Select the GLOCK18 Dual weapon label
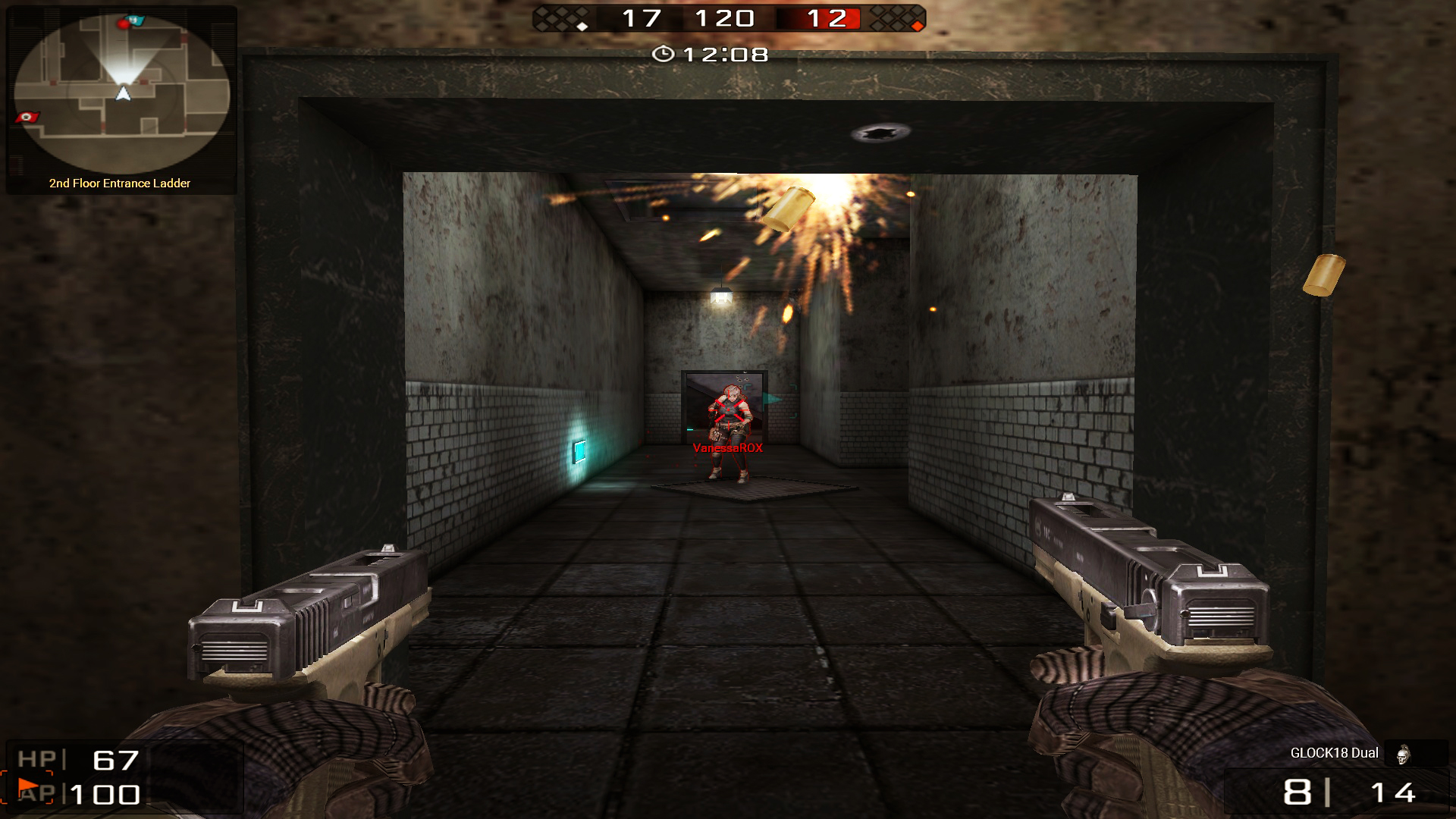This screenshot has width=1456, height=819. 1334,753
